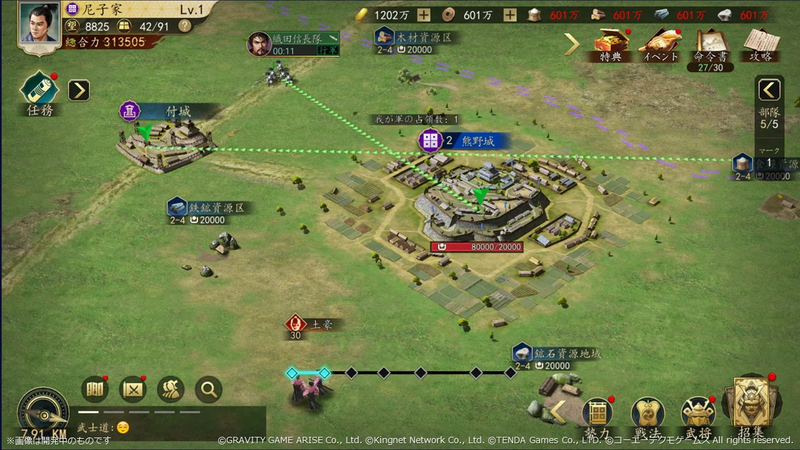Collapse the top-right menu with the arrow

pyautogui.click(x=572, y=43)
